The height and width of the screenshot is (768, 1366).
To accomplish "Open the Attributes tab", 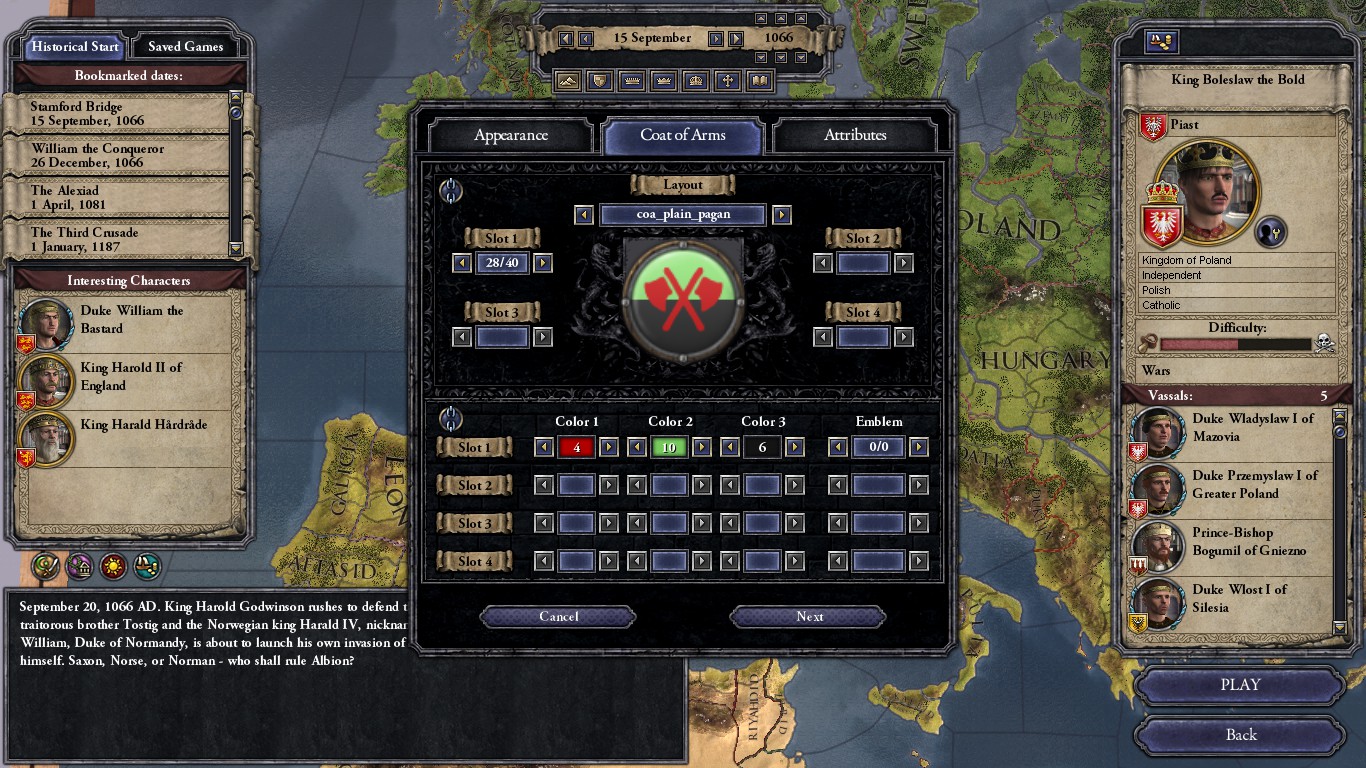I will pyautogui.click(x=855, y=135).
